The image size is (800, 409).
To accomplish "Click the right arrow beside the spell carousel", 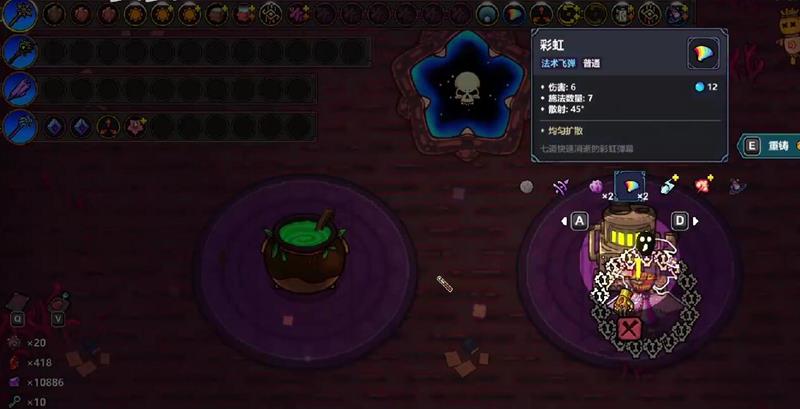I will (x=696, y=220).
